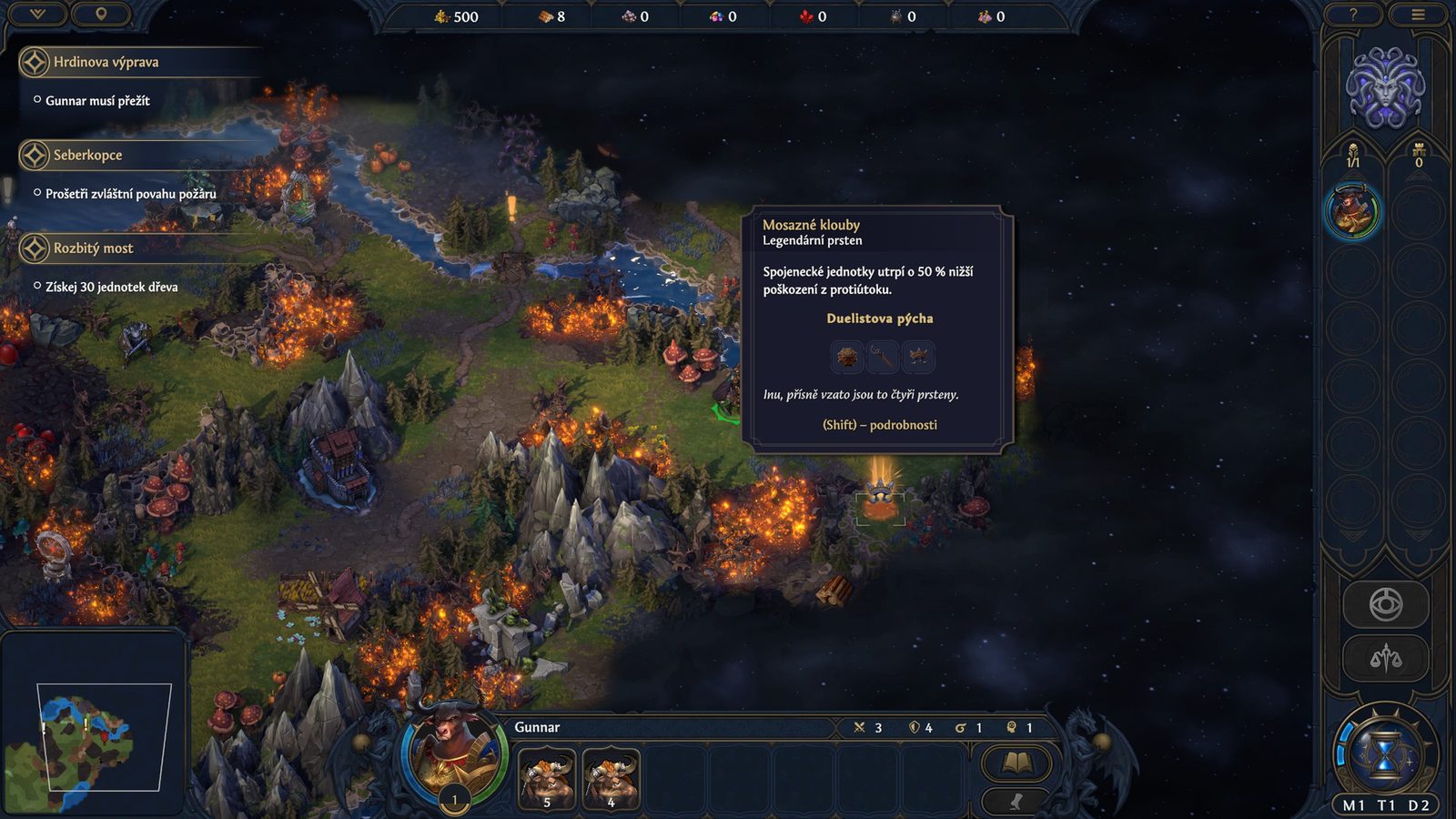Open the help question mark button
The width and height of the screenshot is (1456, 819).
pyautogui.click(x=1353, y=15)
